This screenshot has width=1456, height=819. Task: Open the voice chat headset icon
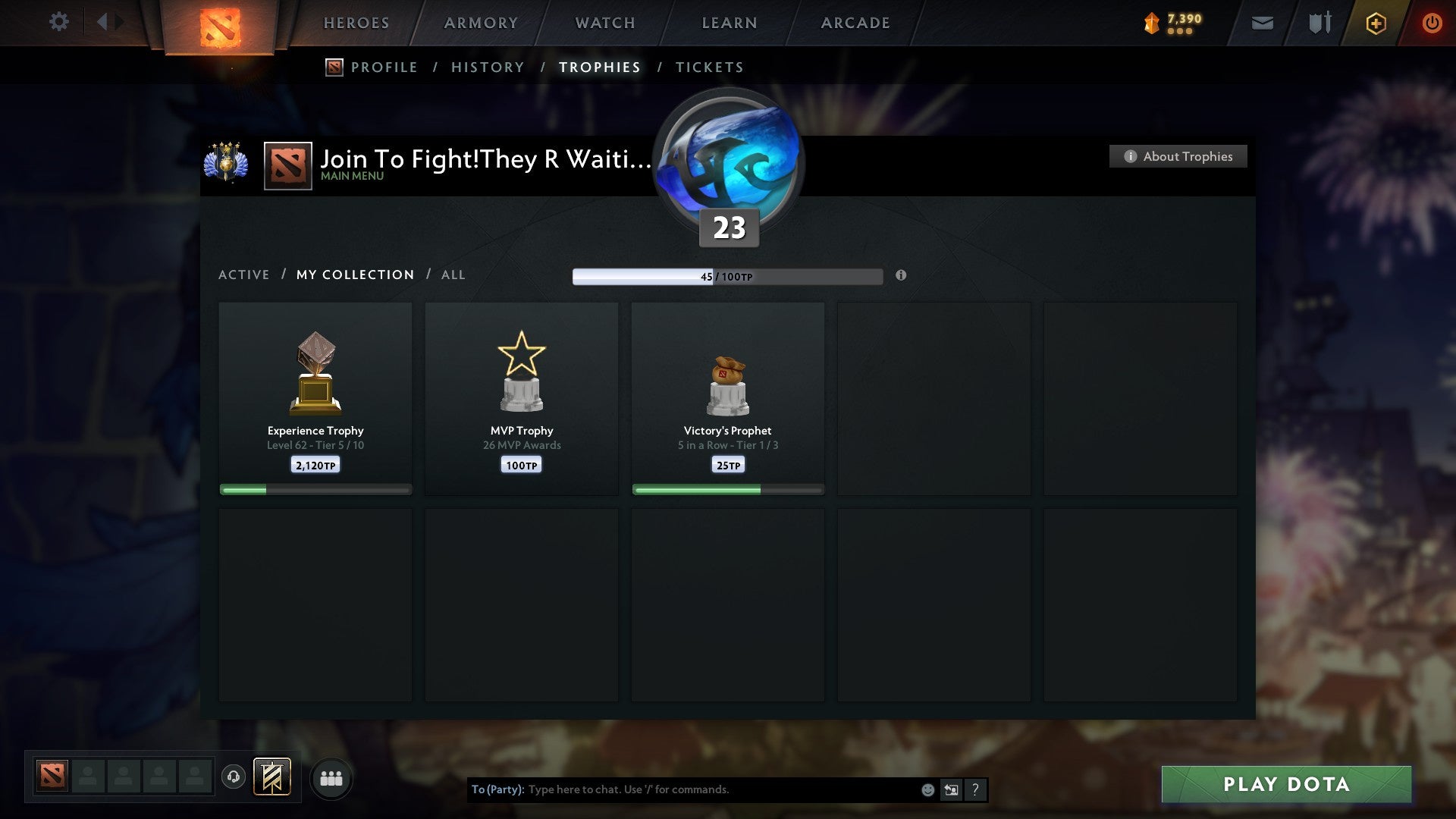click(x=234, y=777)
